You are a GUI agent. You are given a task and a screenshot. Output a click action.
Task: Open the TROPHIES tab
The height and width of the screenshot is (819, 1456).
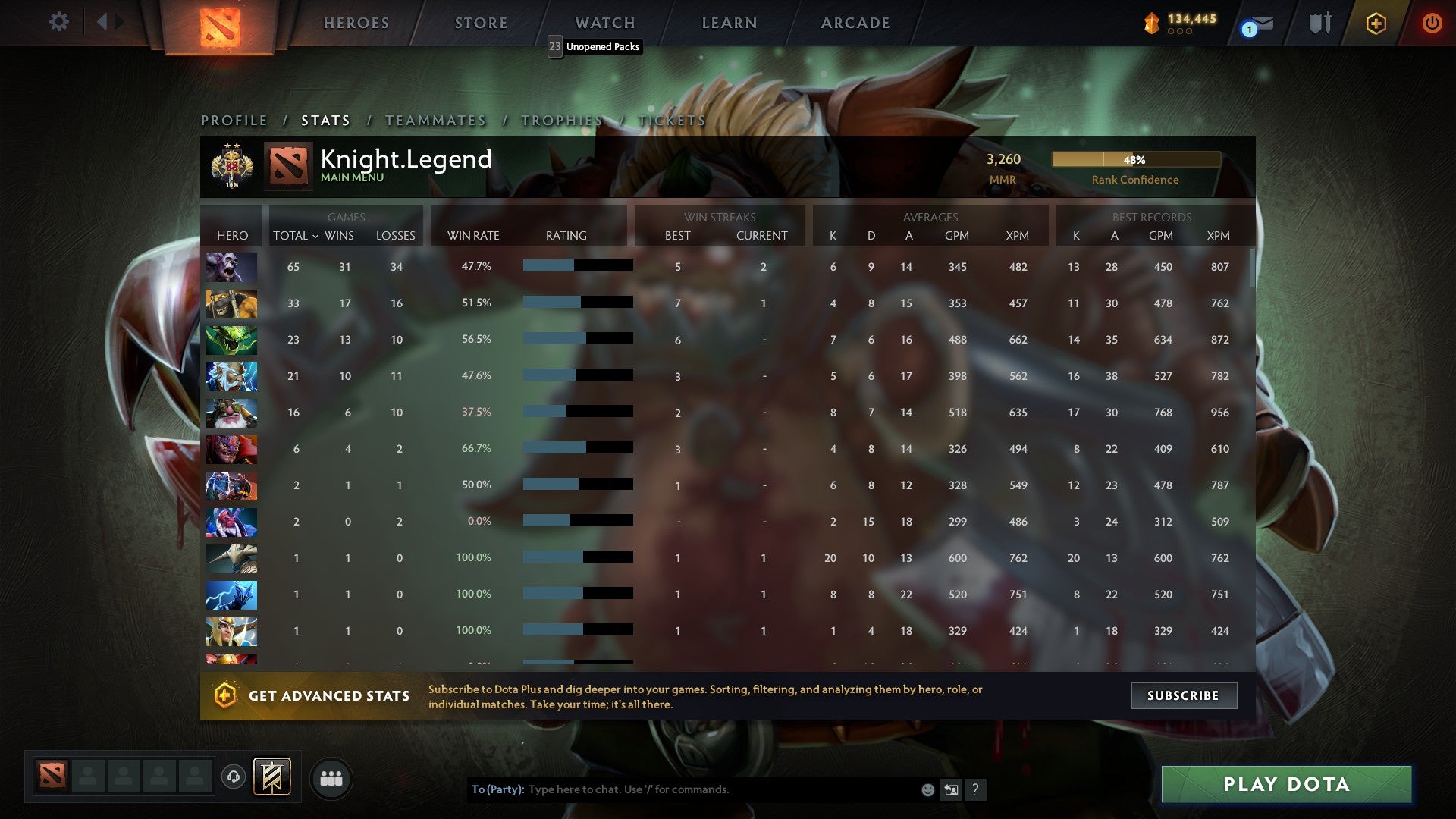tap(561, 120)
